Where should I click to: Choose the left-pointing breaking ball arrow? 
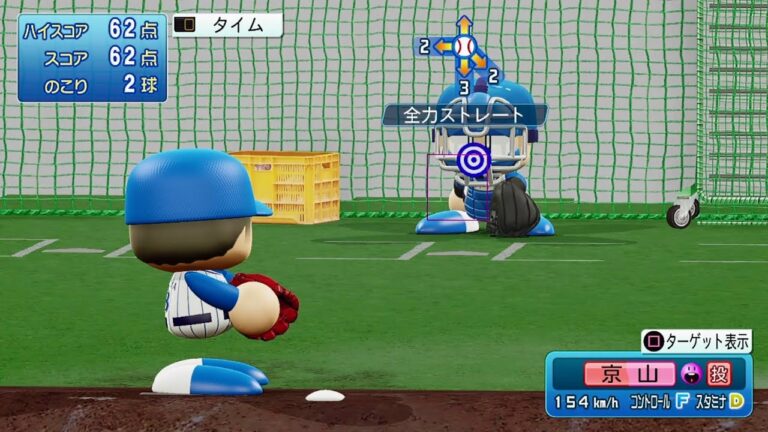point(443,46)
